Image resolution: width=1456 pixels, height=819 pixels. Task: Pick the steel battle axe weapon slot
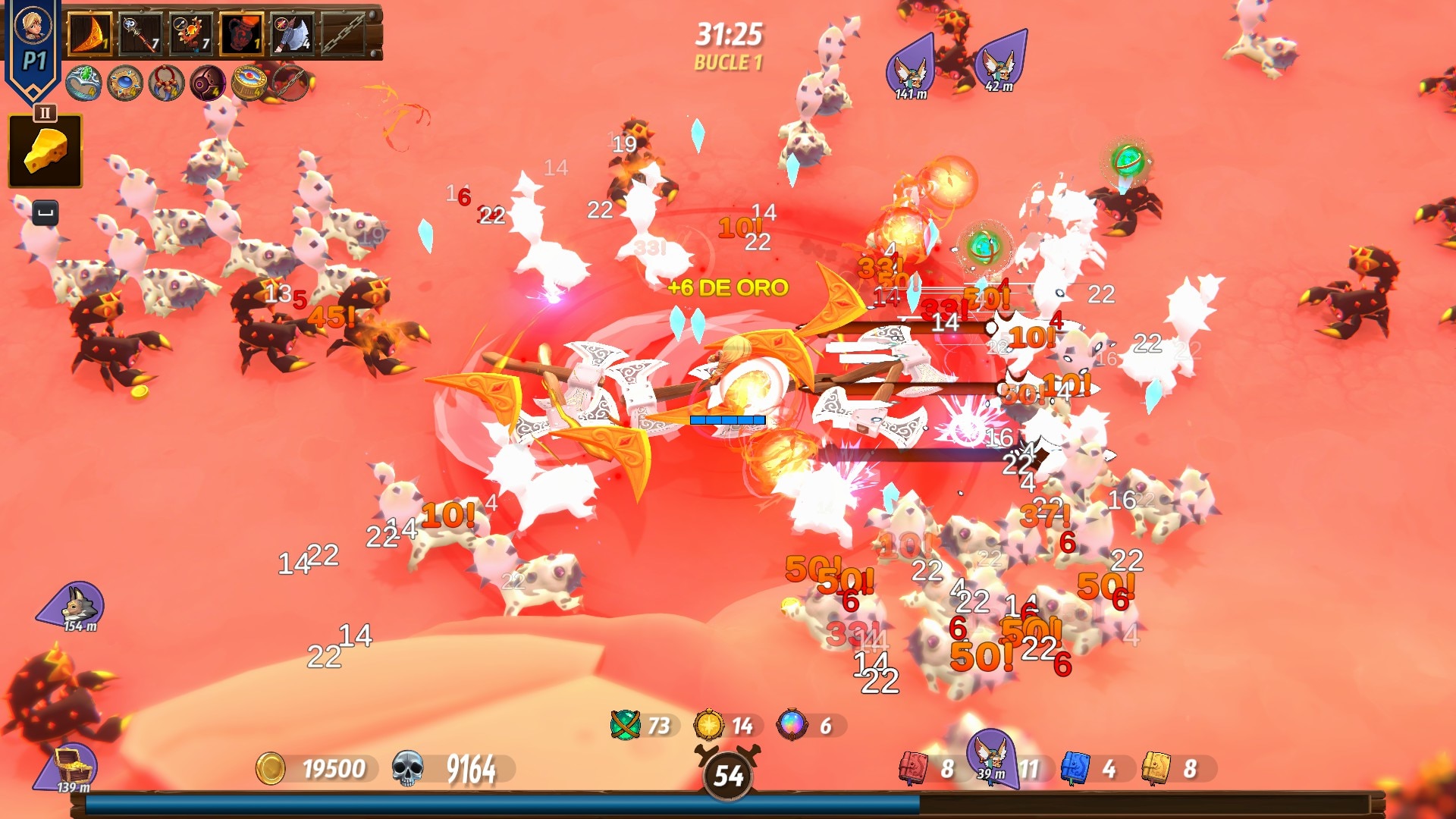tap(293, 33)
